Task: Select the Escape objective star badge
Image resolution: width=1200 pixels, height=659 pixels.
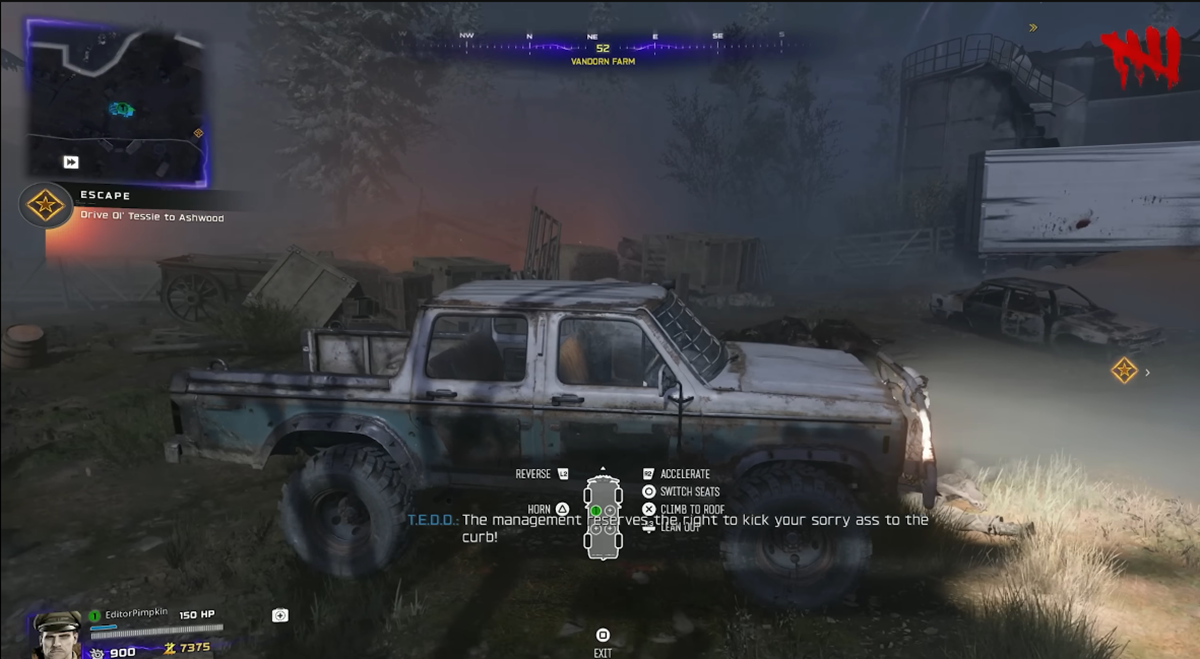Action: click(x=45, y=205)
